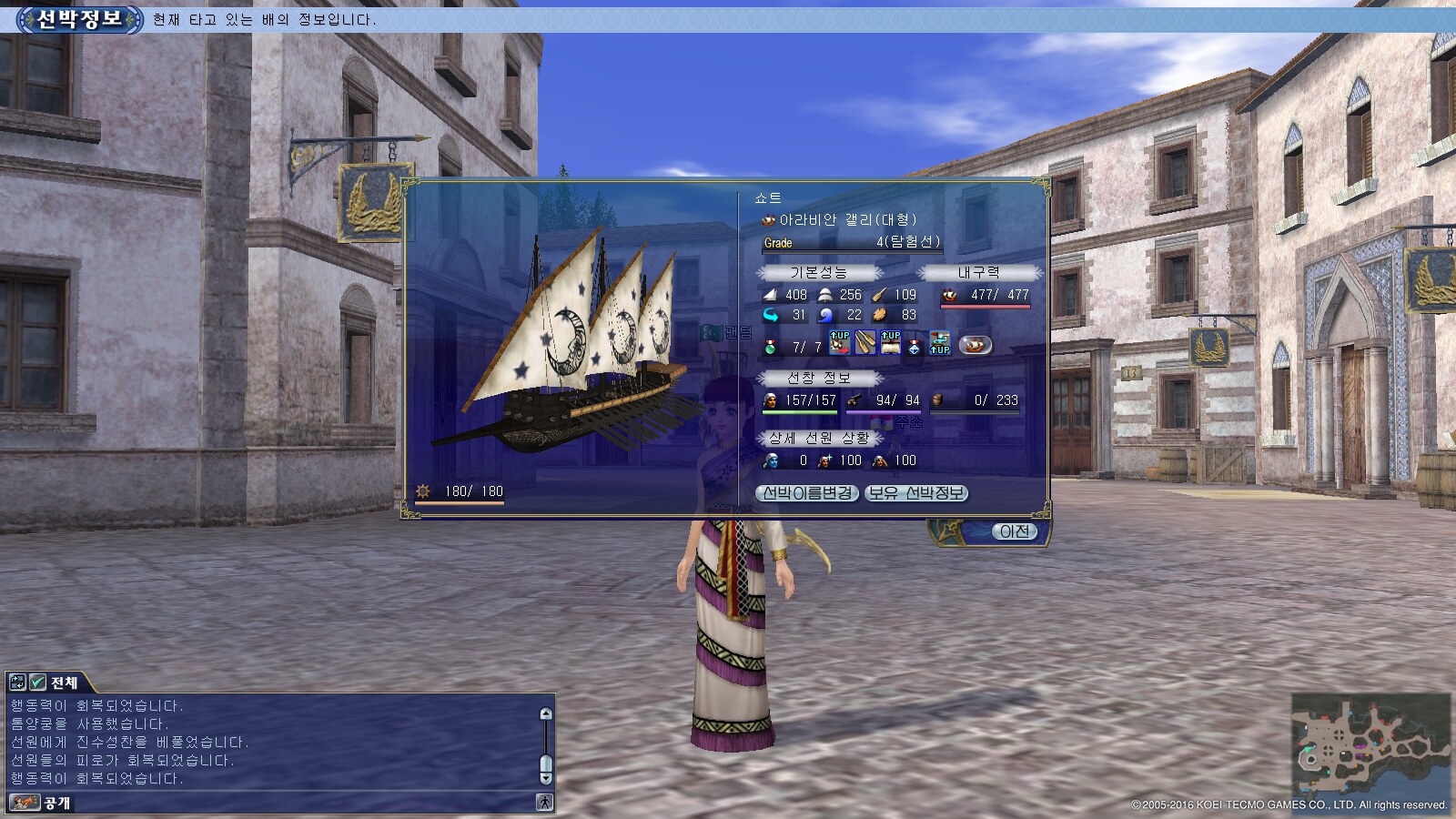Toggle the green checkmark chat filter
1456x819 pixels.
click(37, 682)
